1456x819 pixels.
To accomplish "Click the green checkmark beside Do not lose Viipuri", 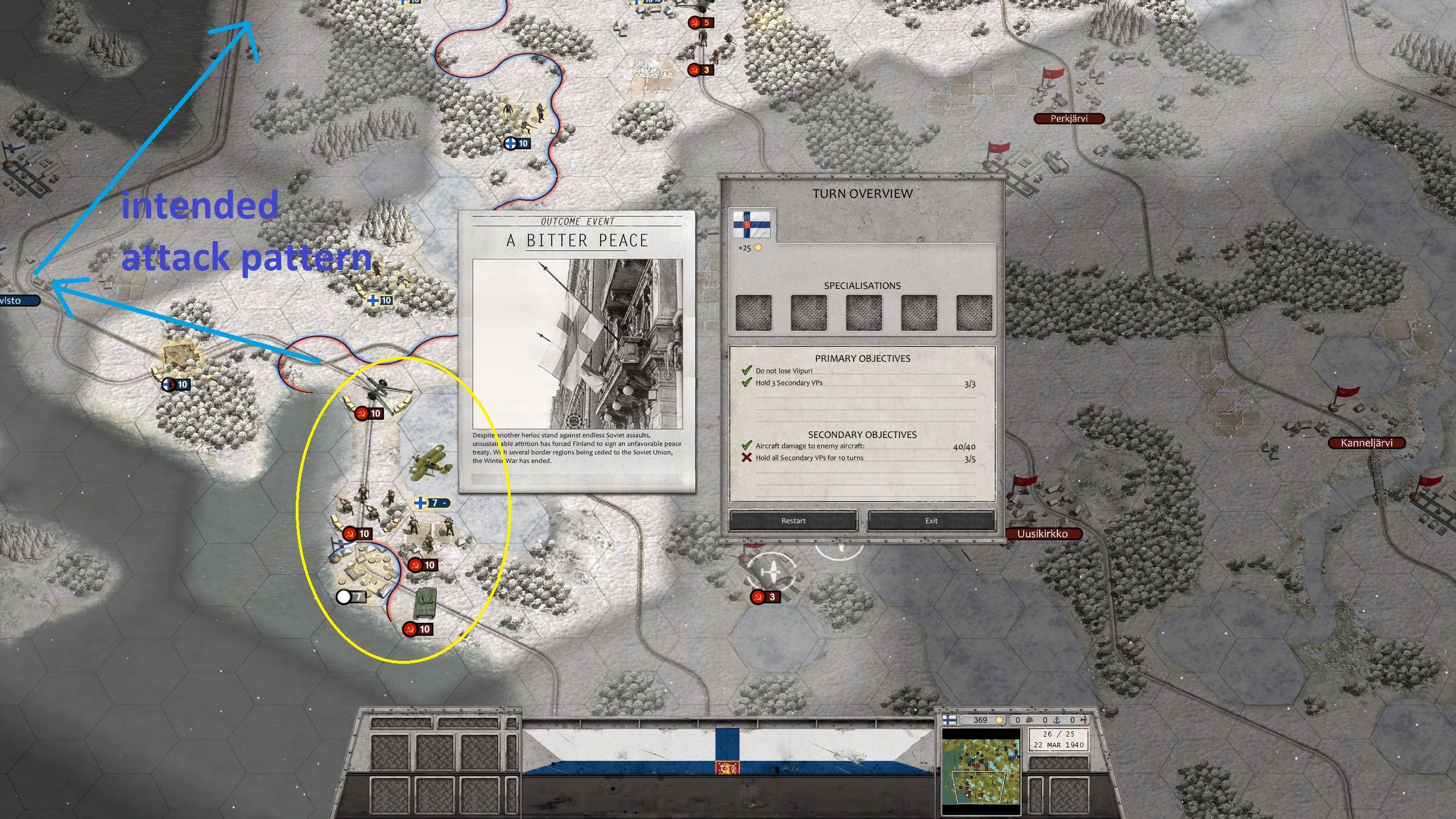I will click(746, 370).
